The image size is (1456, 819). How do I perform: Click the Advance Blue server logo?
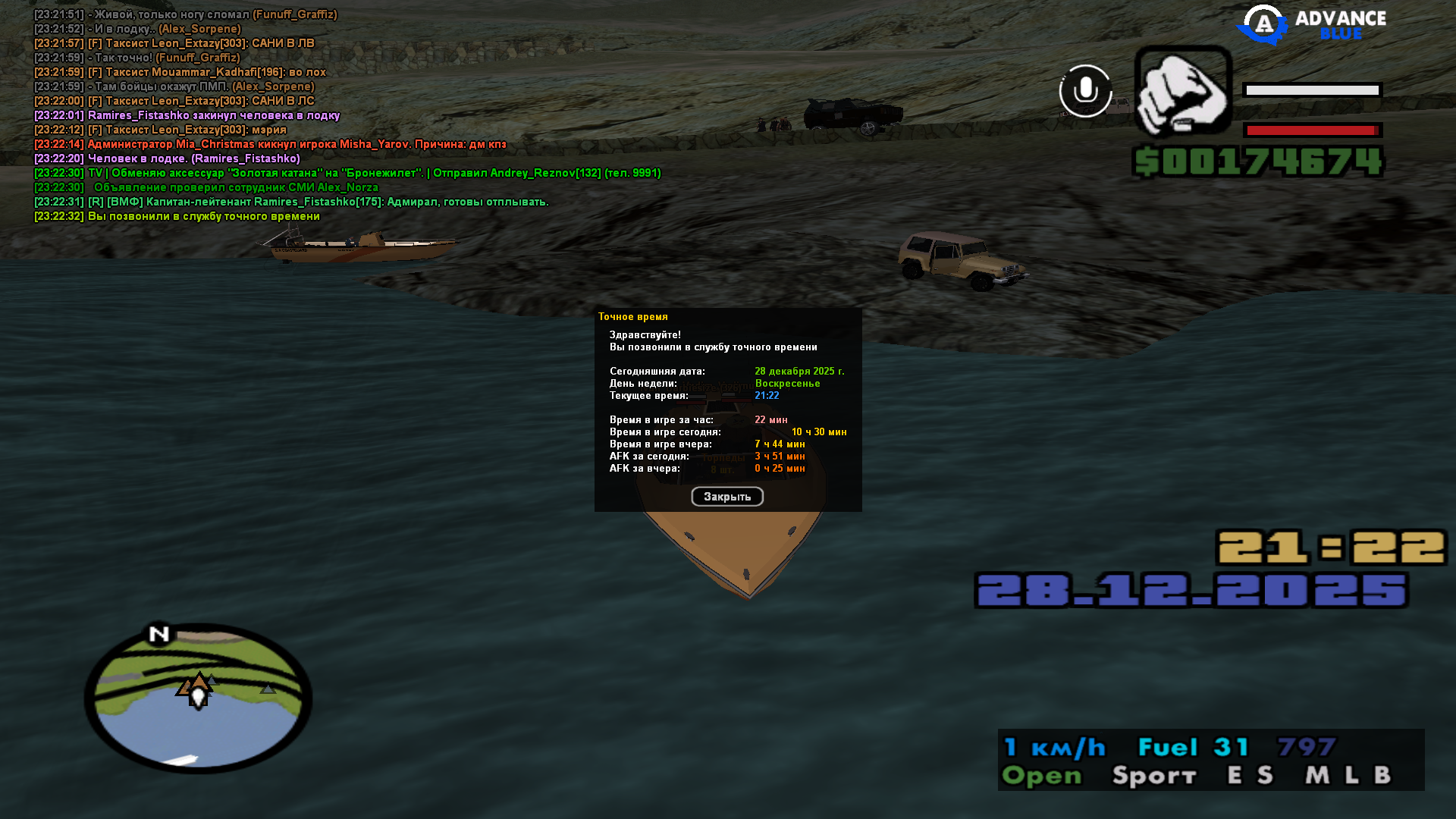coord(1312,25)
